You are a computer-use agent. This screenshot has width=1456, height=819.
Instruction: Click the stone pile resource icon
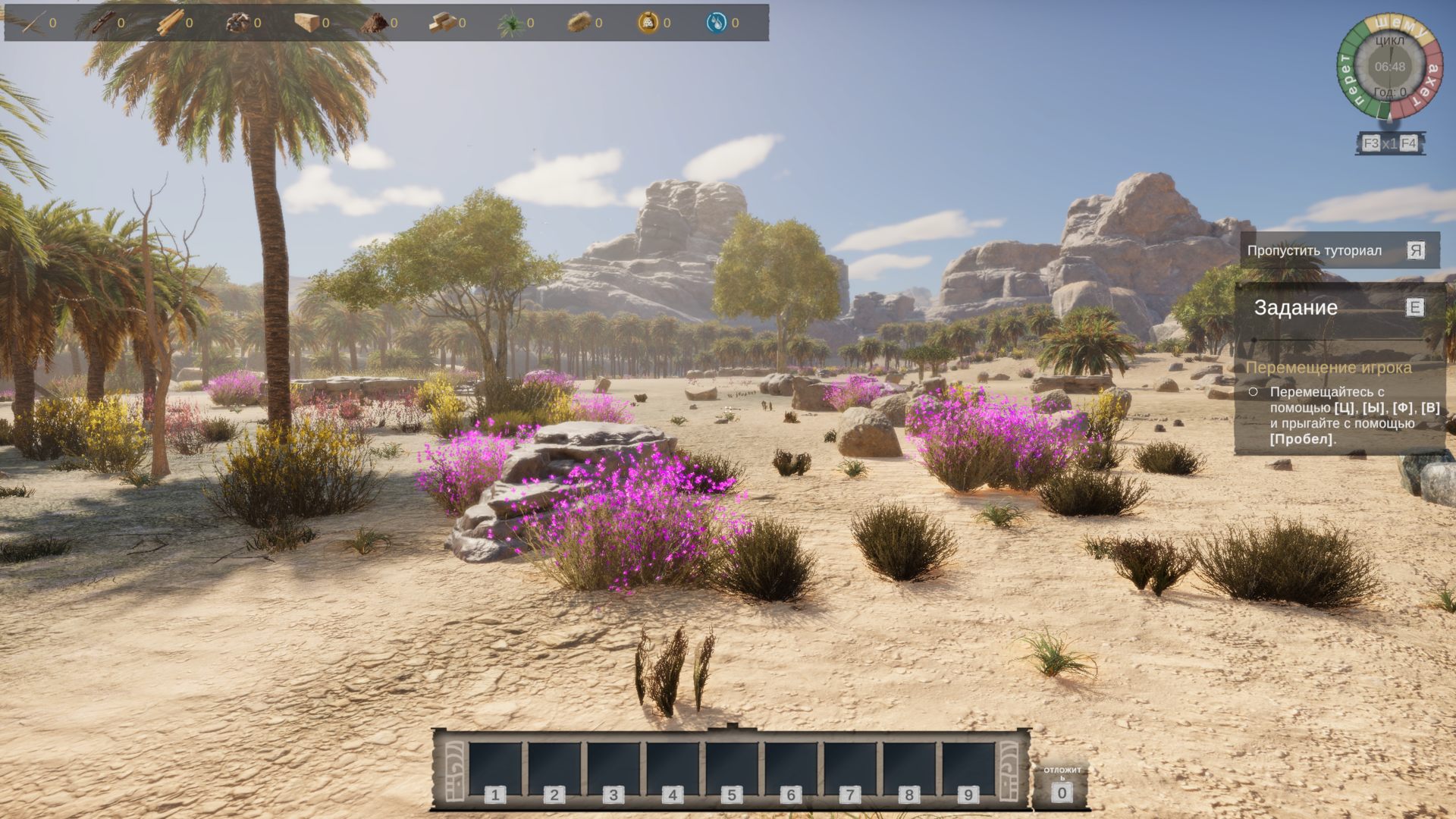point(237,23)
